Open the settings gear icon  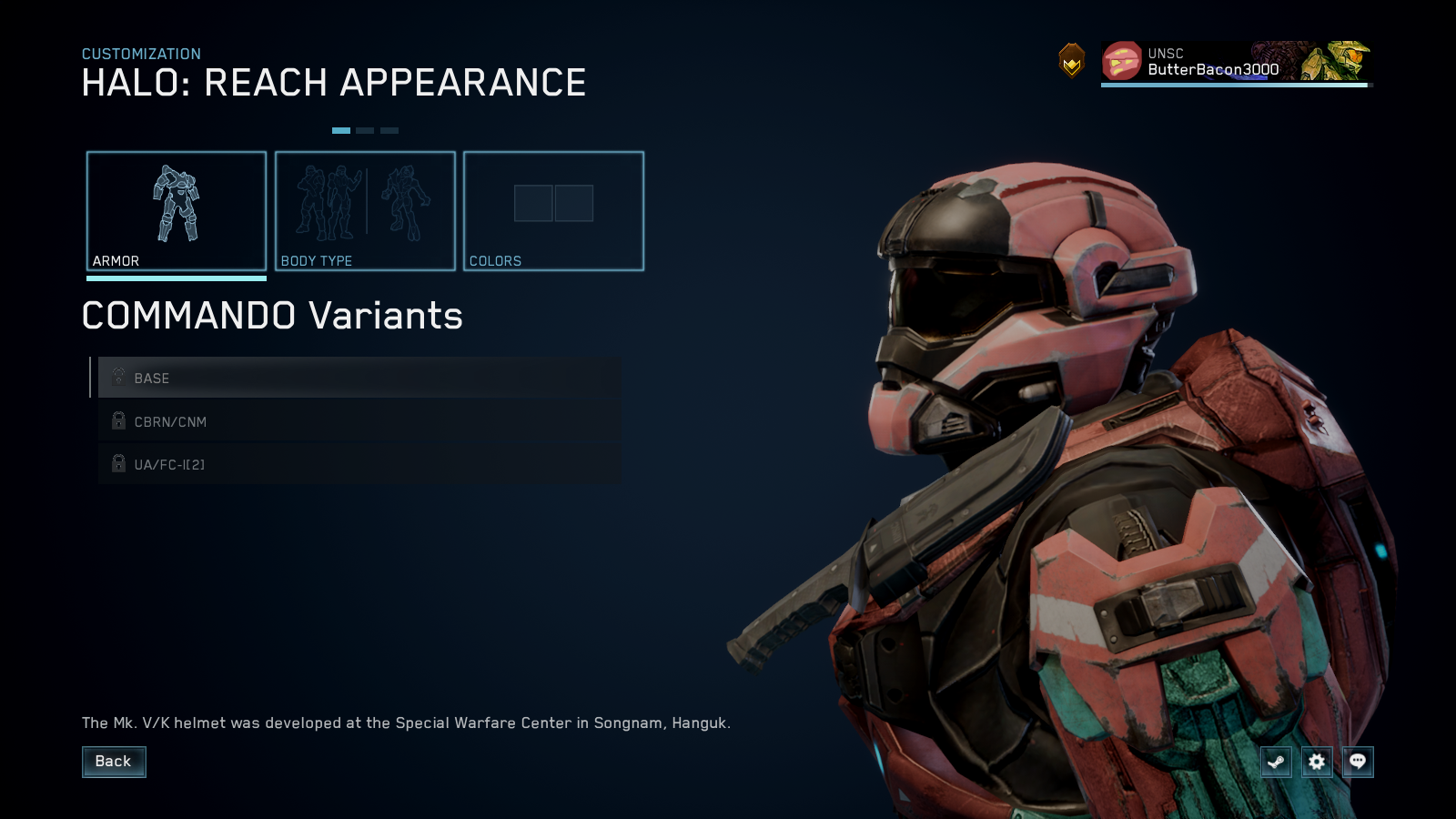tap(1317, 763)
